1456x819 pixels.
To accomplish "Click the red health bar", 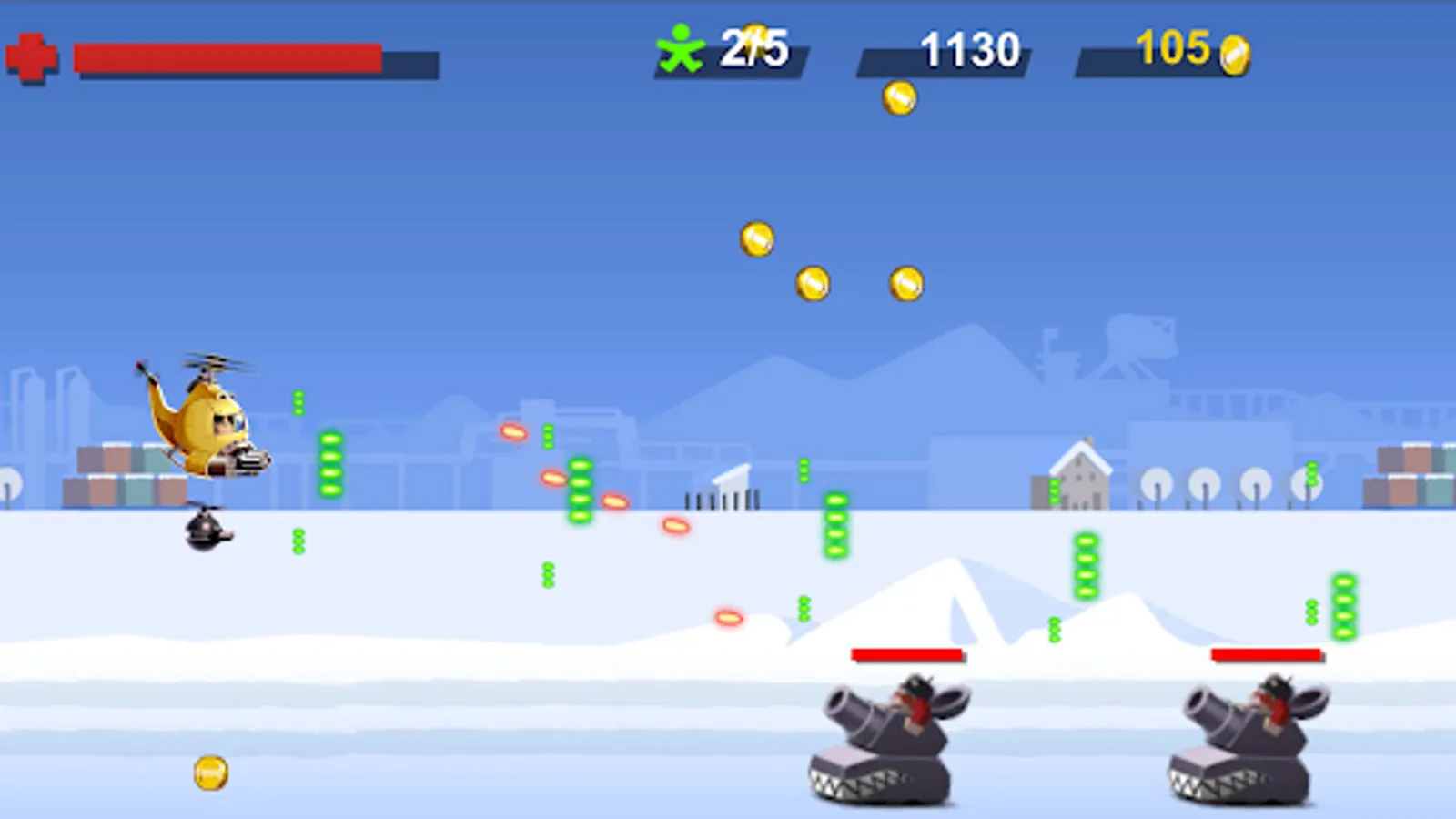I will [227, 56].
